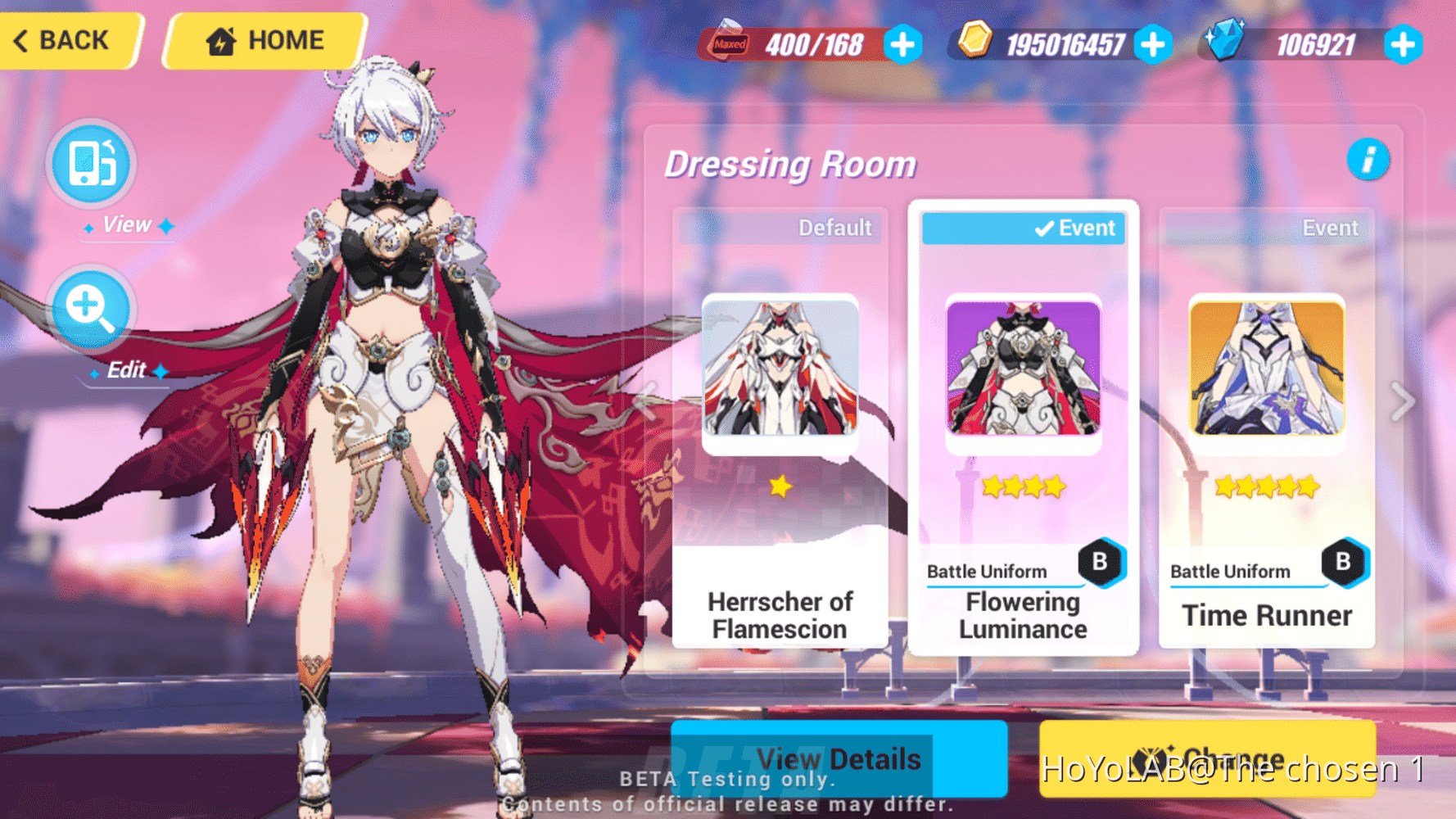
Task: Add gold coins via the plus icon
Action: pos(1155,45)
